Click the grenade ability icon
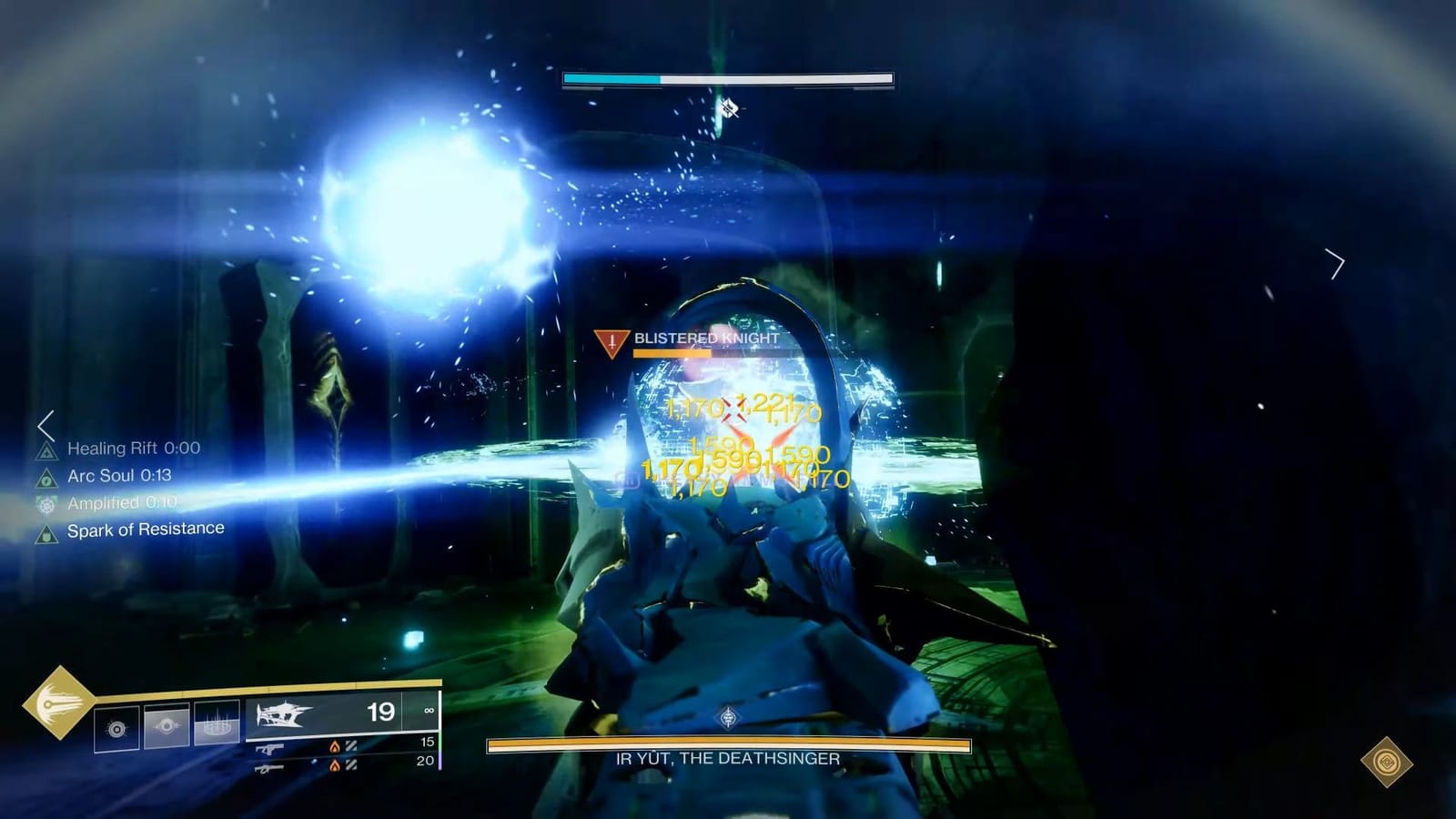The width and height of the screenshot is (1456, 819). 118,726
